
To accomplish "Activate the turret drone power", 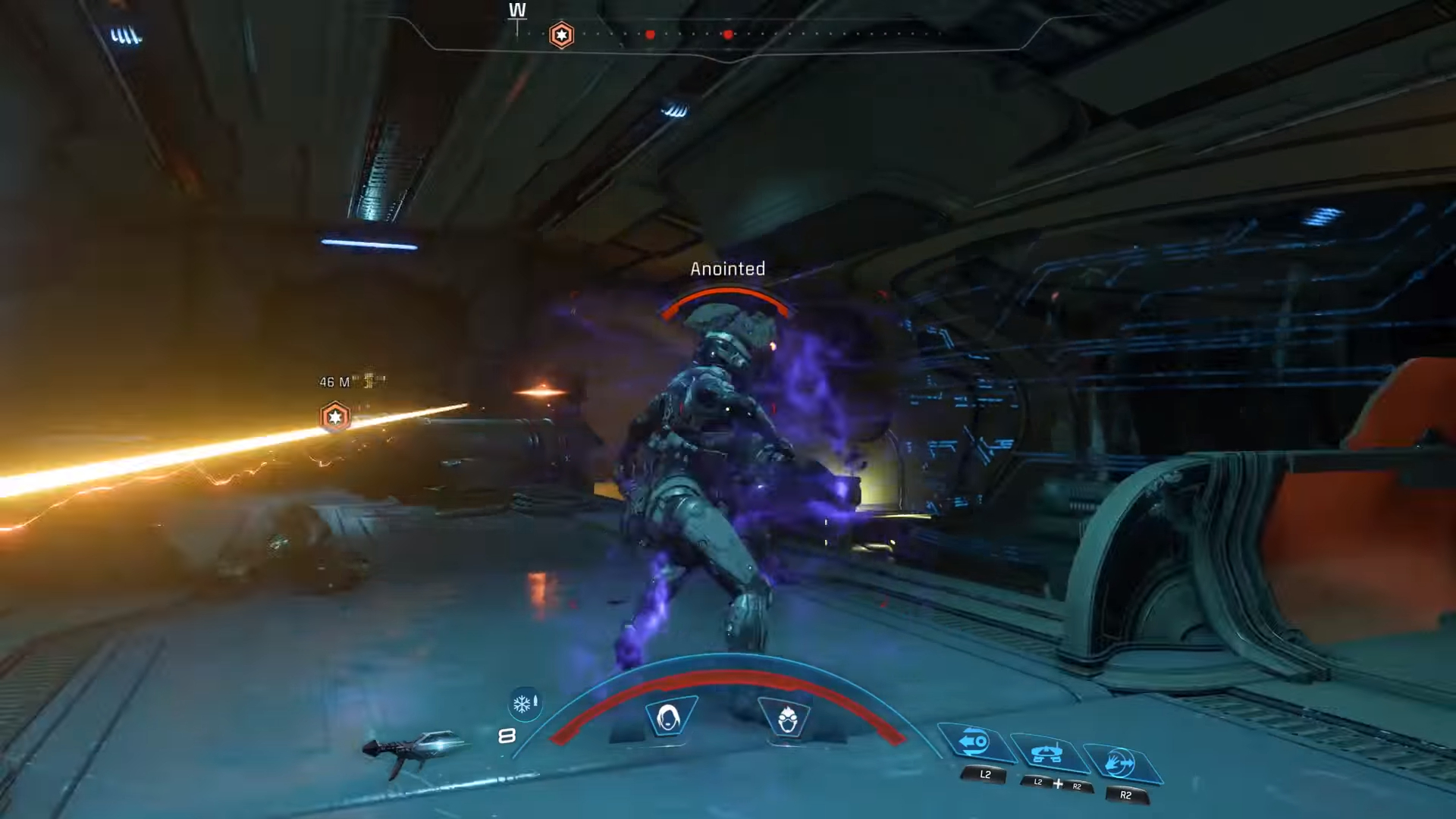I will click(1046, 753).
